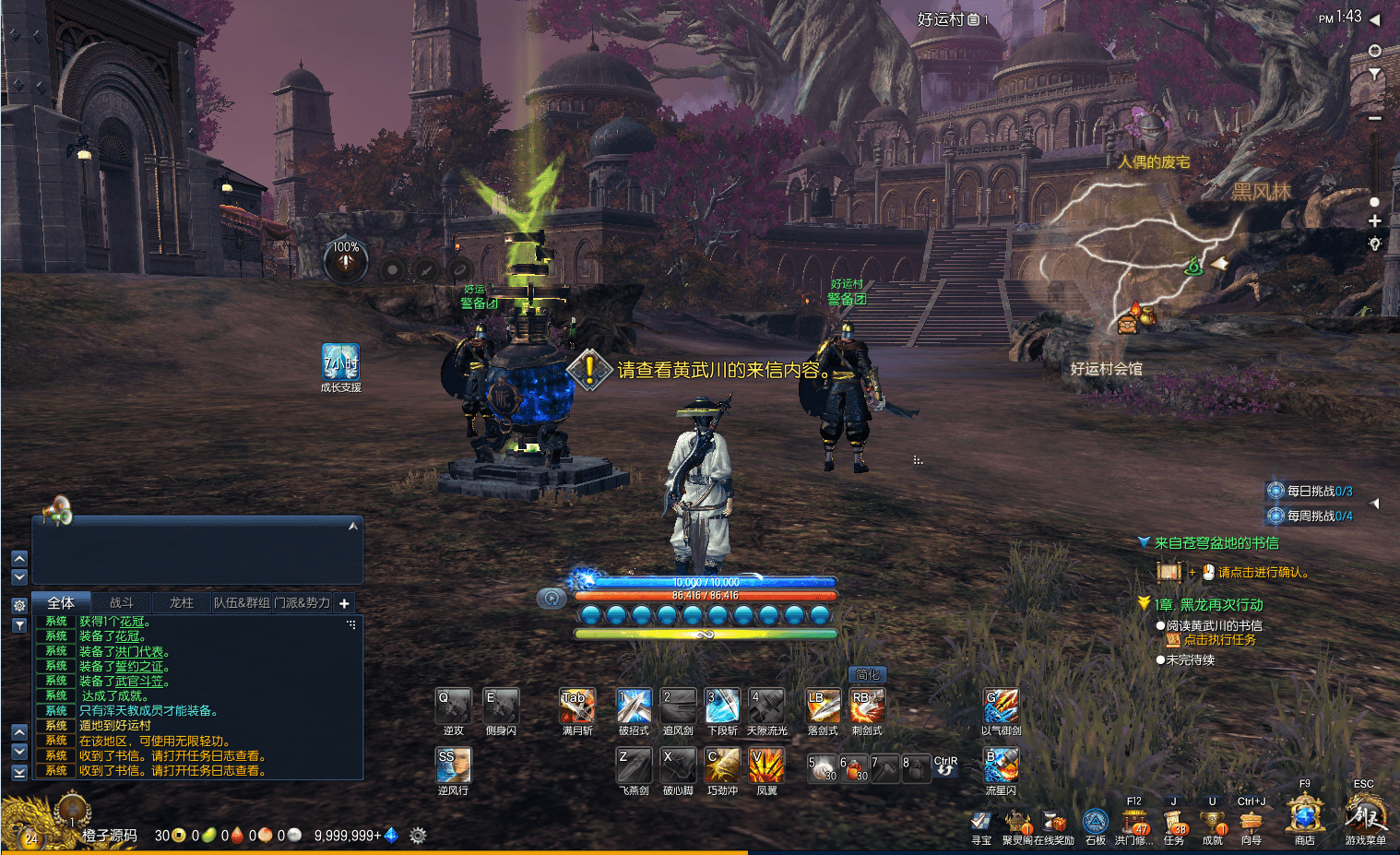
Task: Switch to the 战斗 chat tab
Action: click(122, 603)
